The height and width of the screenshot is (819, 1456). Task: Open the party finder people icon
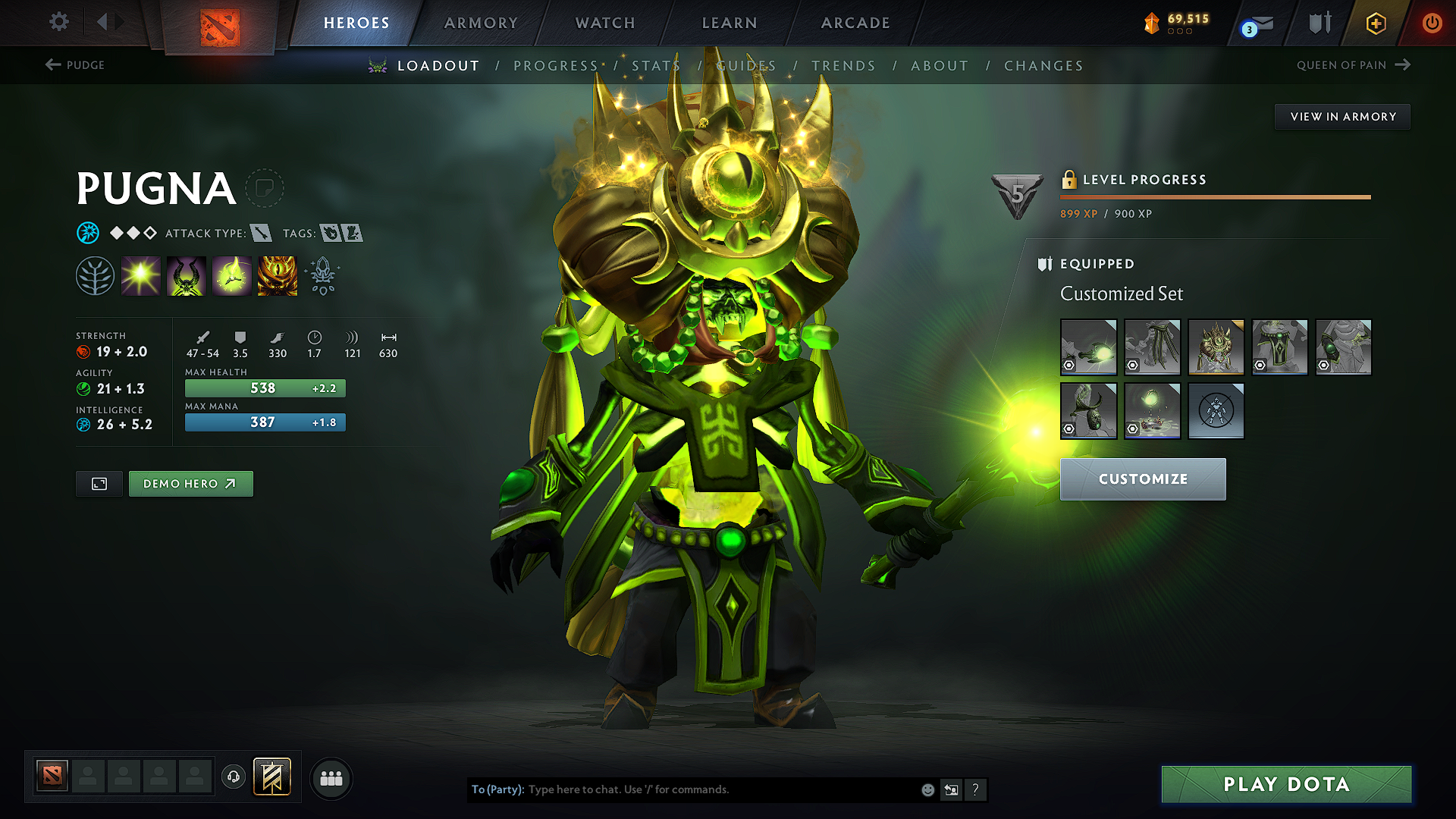click(331, 778)
